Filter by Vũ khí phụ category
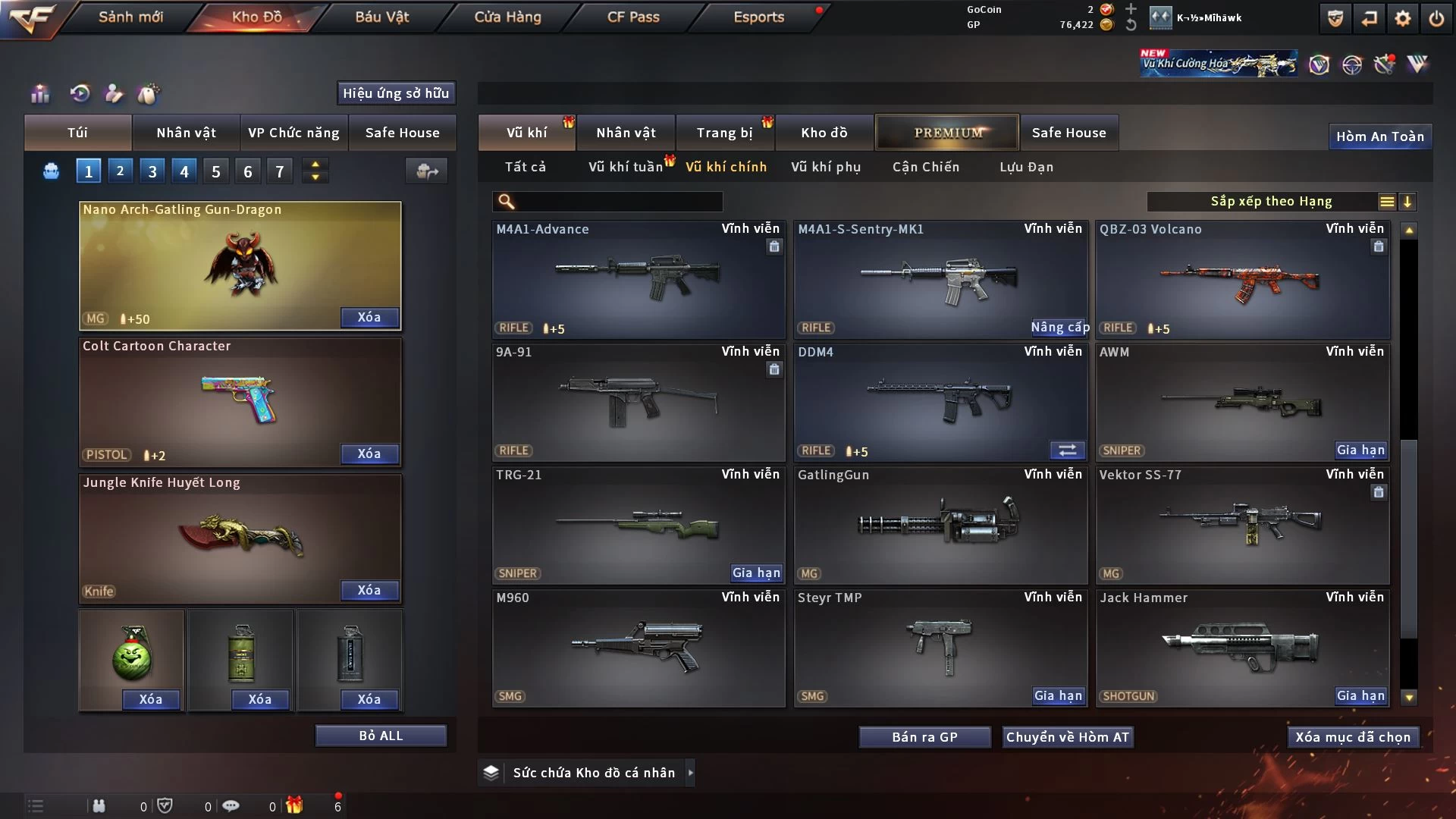Viewport: 1456px width, 819px height. (826, 167)
